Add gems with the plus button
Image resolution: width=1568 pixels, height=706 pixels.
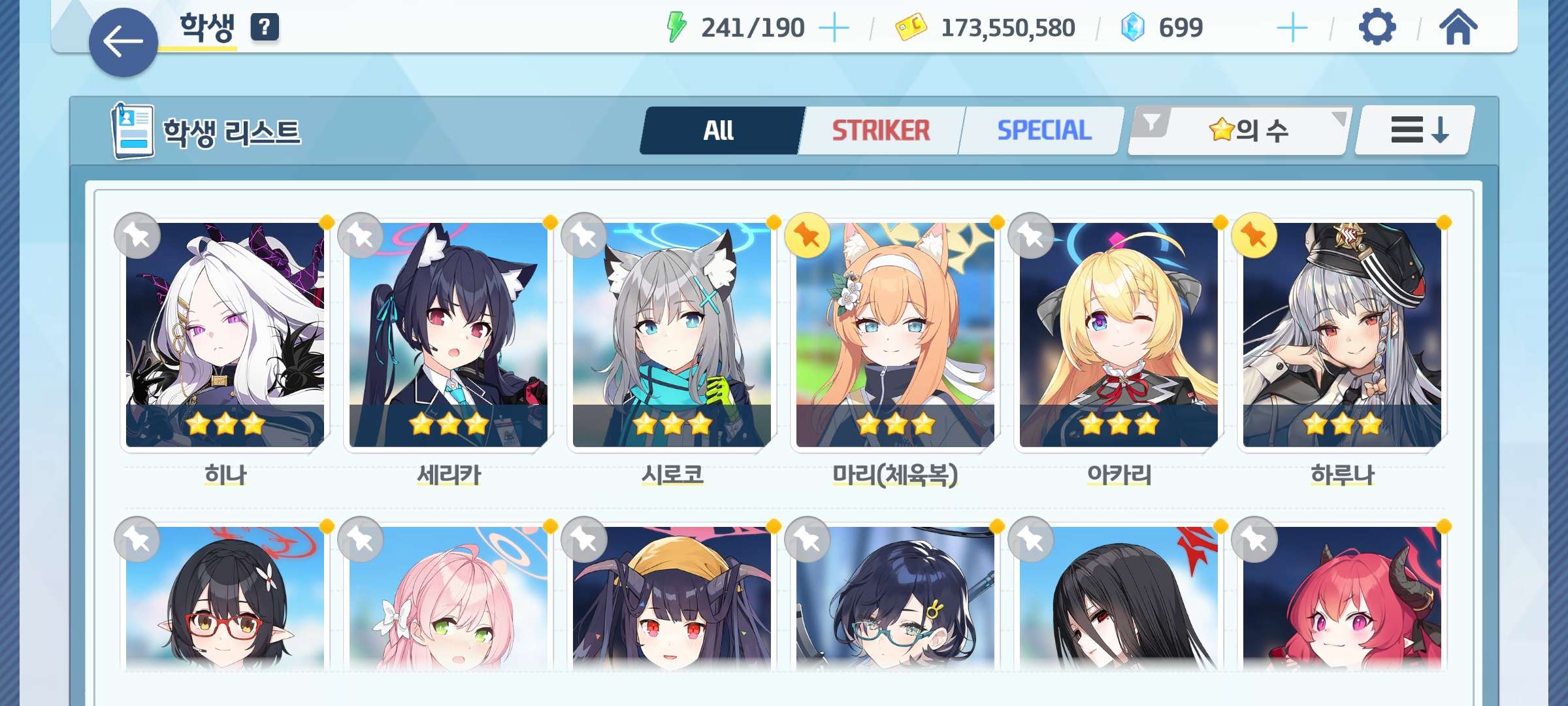[x=1292, y=28]
